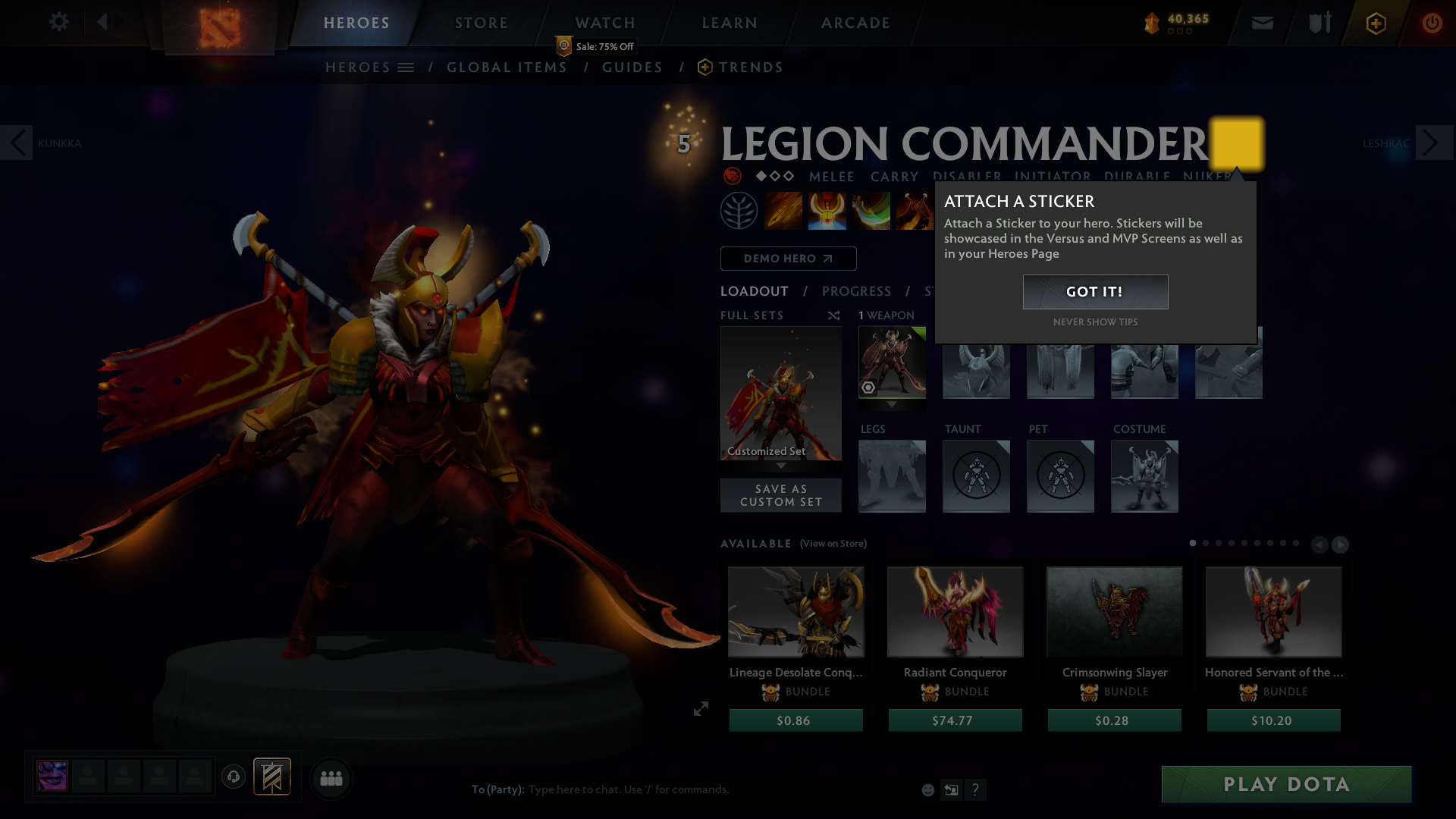Click the gold Dota Plus hexagon icon
Screen dimensions: 1456x819
pos(1375,23)
